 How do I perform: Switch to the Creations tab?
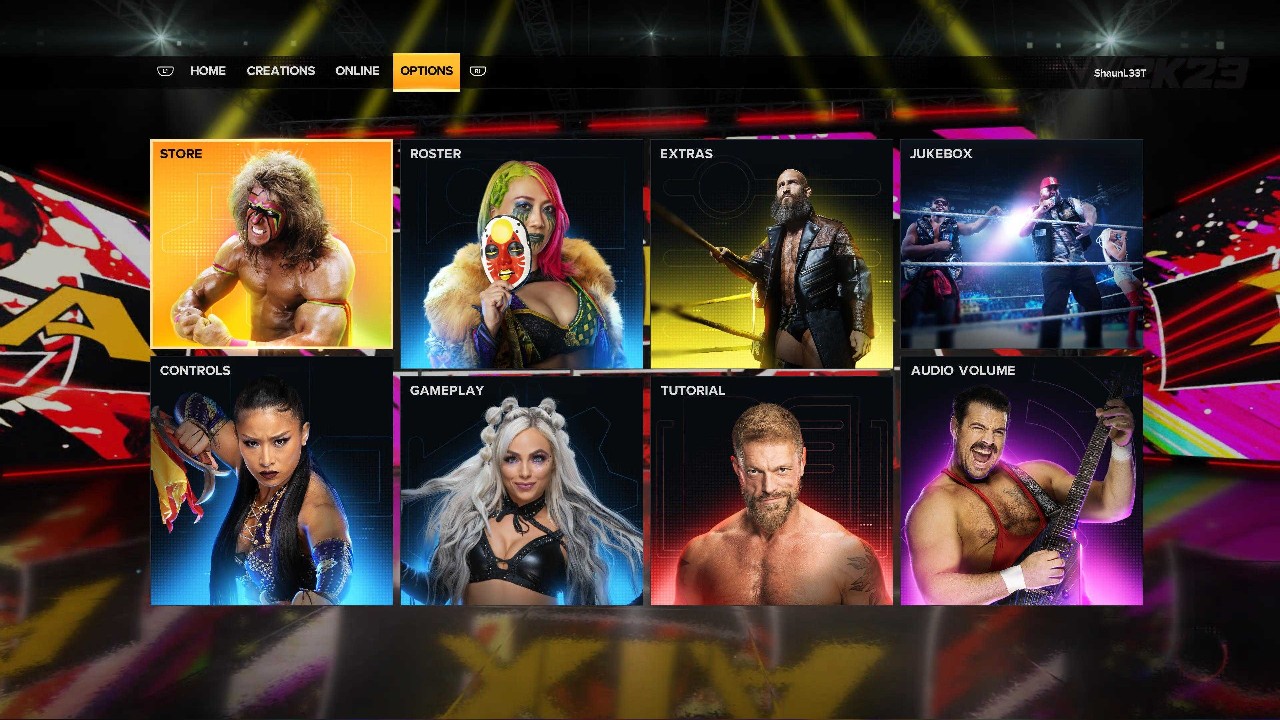tap(281, 70)
